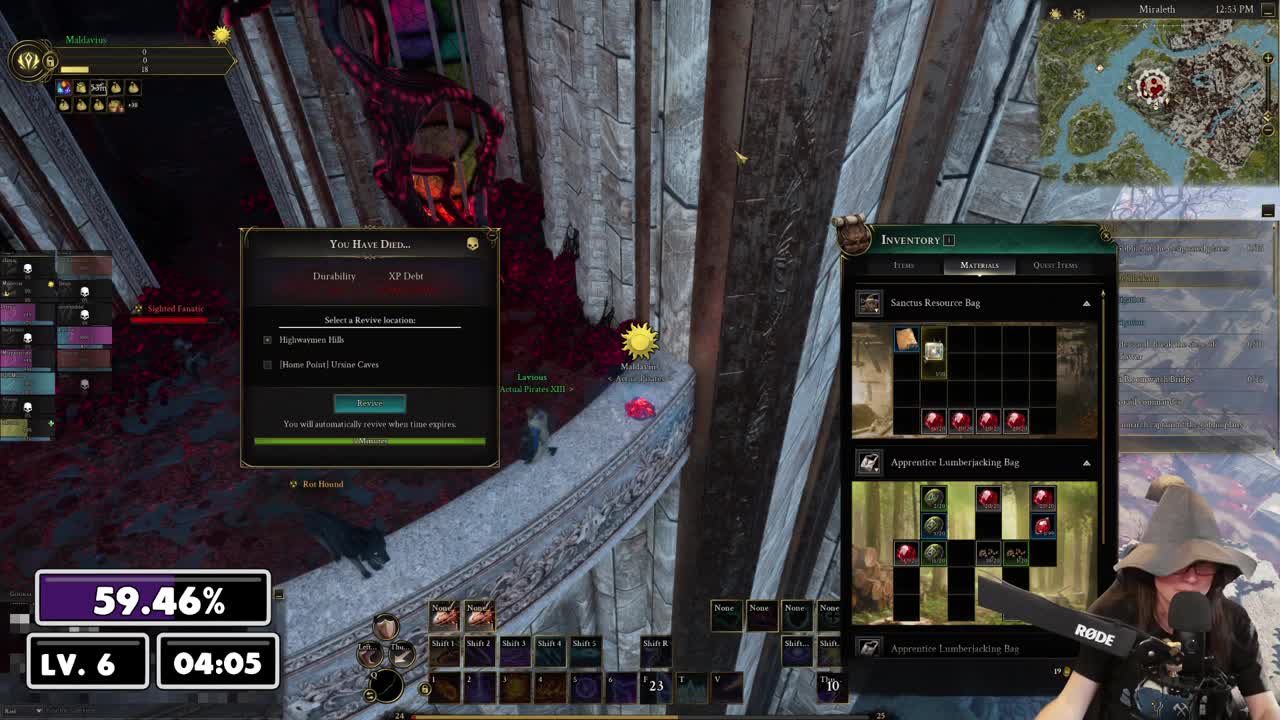This screenshot has width=1280, height=720.
Task: Open the Materials inventory tab
Action: pyautogui.click(x=979, y=265)
